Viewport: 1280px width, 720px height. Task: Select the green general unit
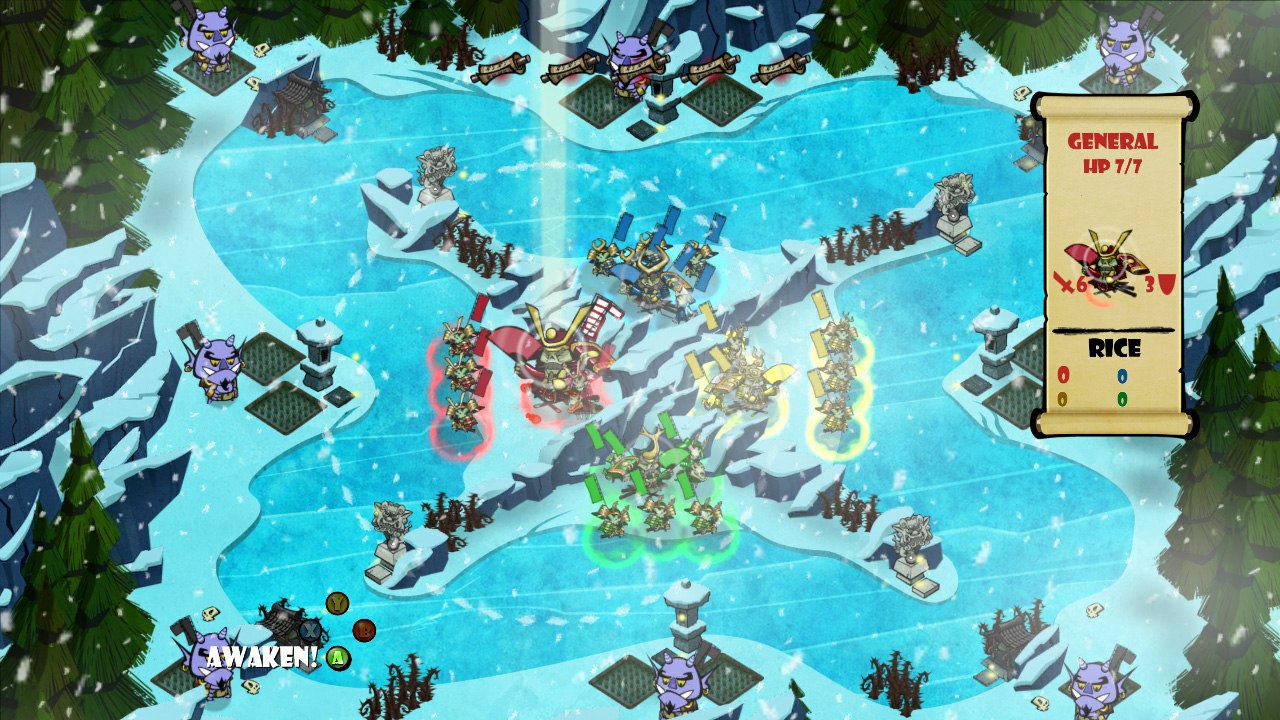(x=657, y=463)
